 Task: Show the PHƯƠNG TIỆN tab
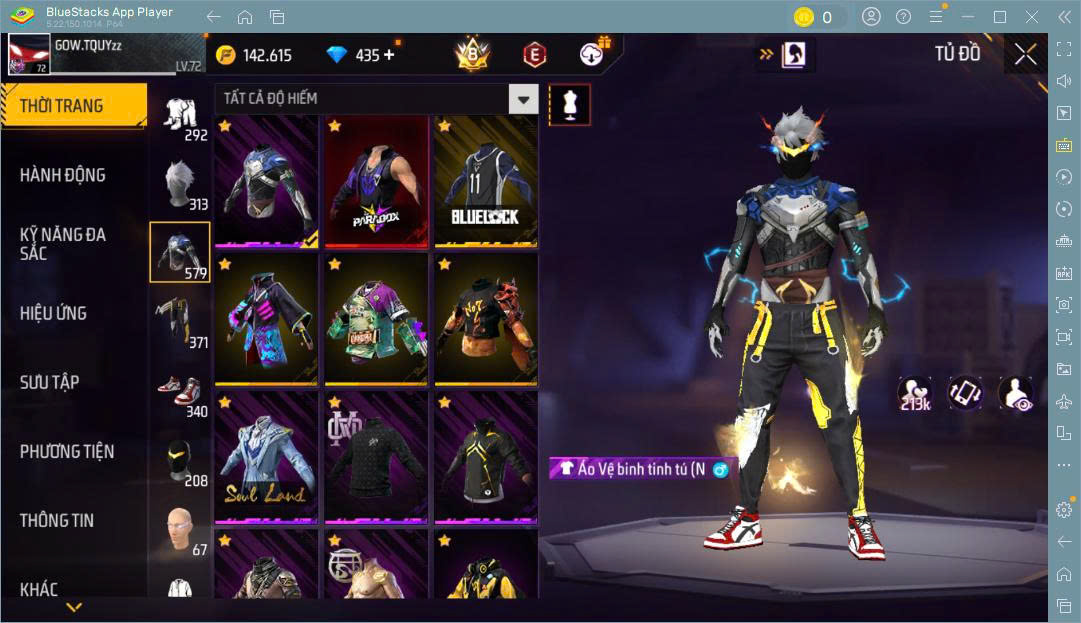tap(67, 451)
